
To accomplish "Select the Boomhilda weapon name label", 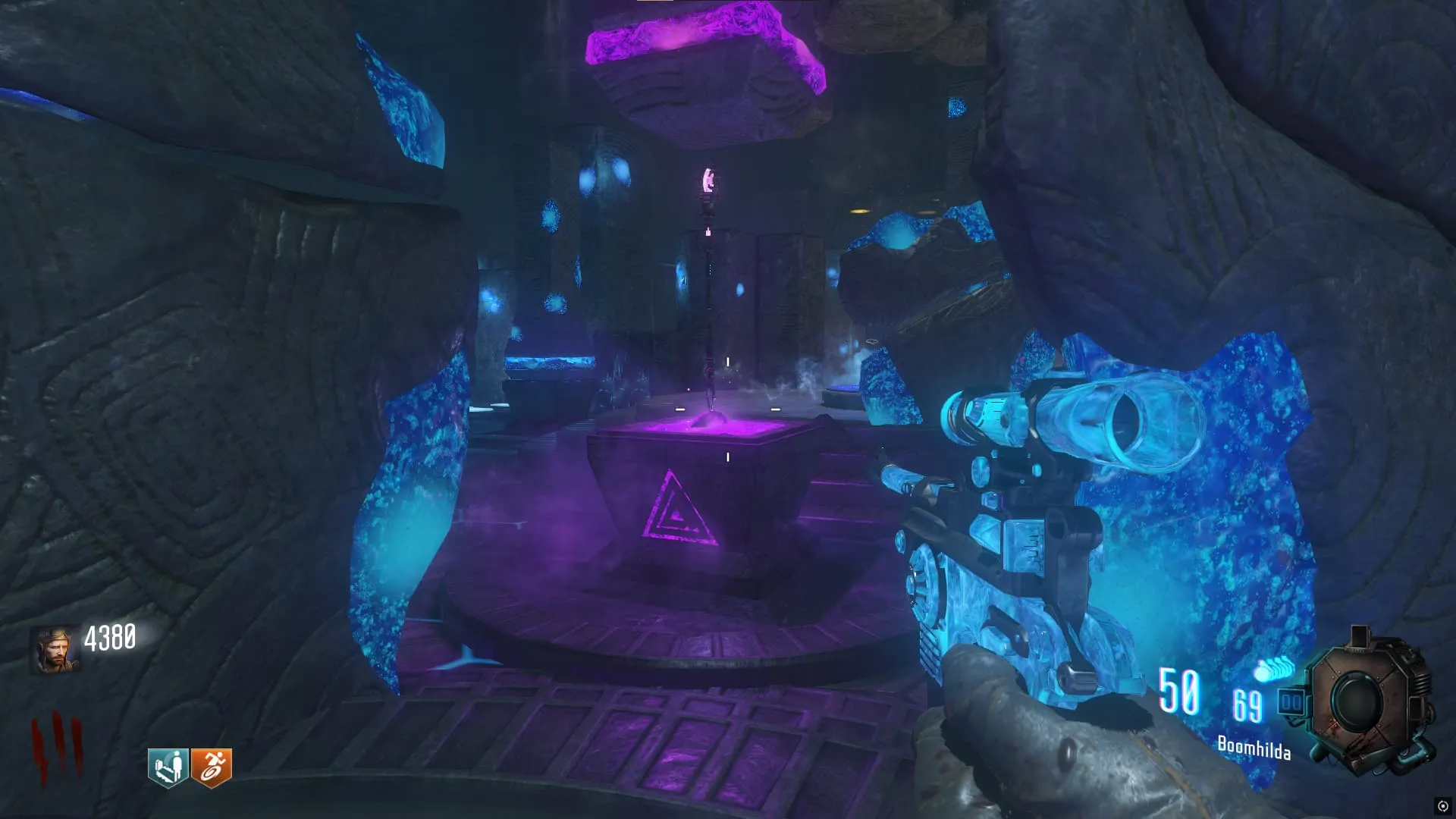I will [1254, 748].
